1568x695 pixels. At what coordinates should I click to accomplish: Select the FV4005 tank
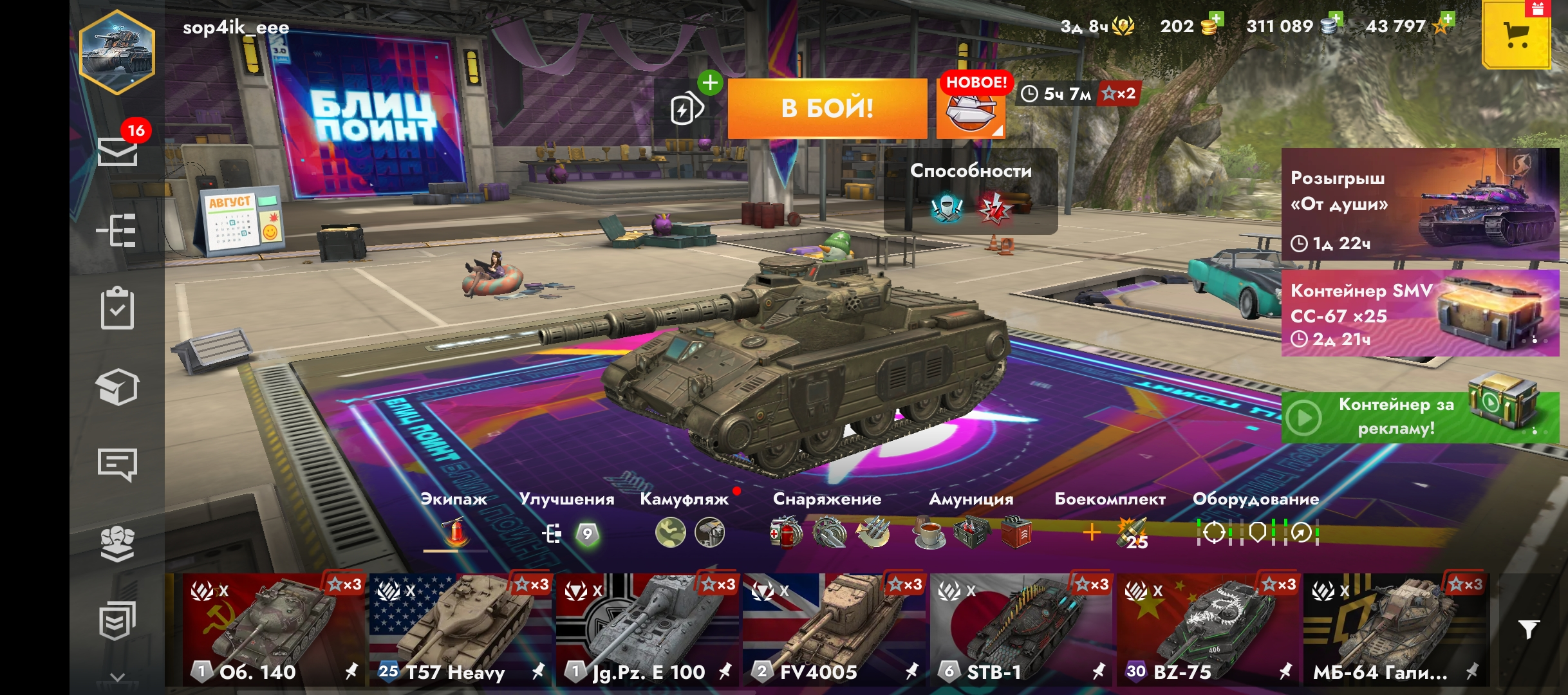tap(834, 629)
